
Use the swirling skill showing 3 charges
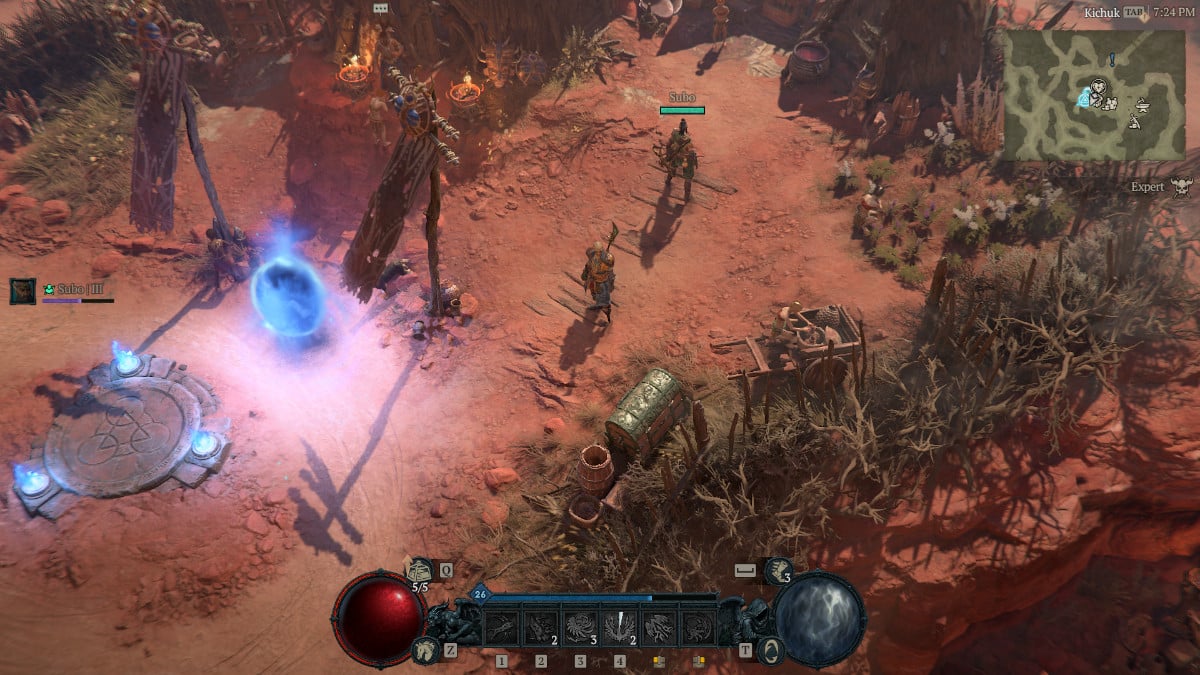(580, 626)
